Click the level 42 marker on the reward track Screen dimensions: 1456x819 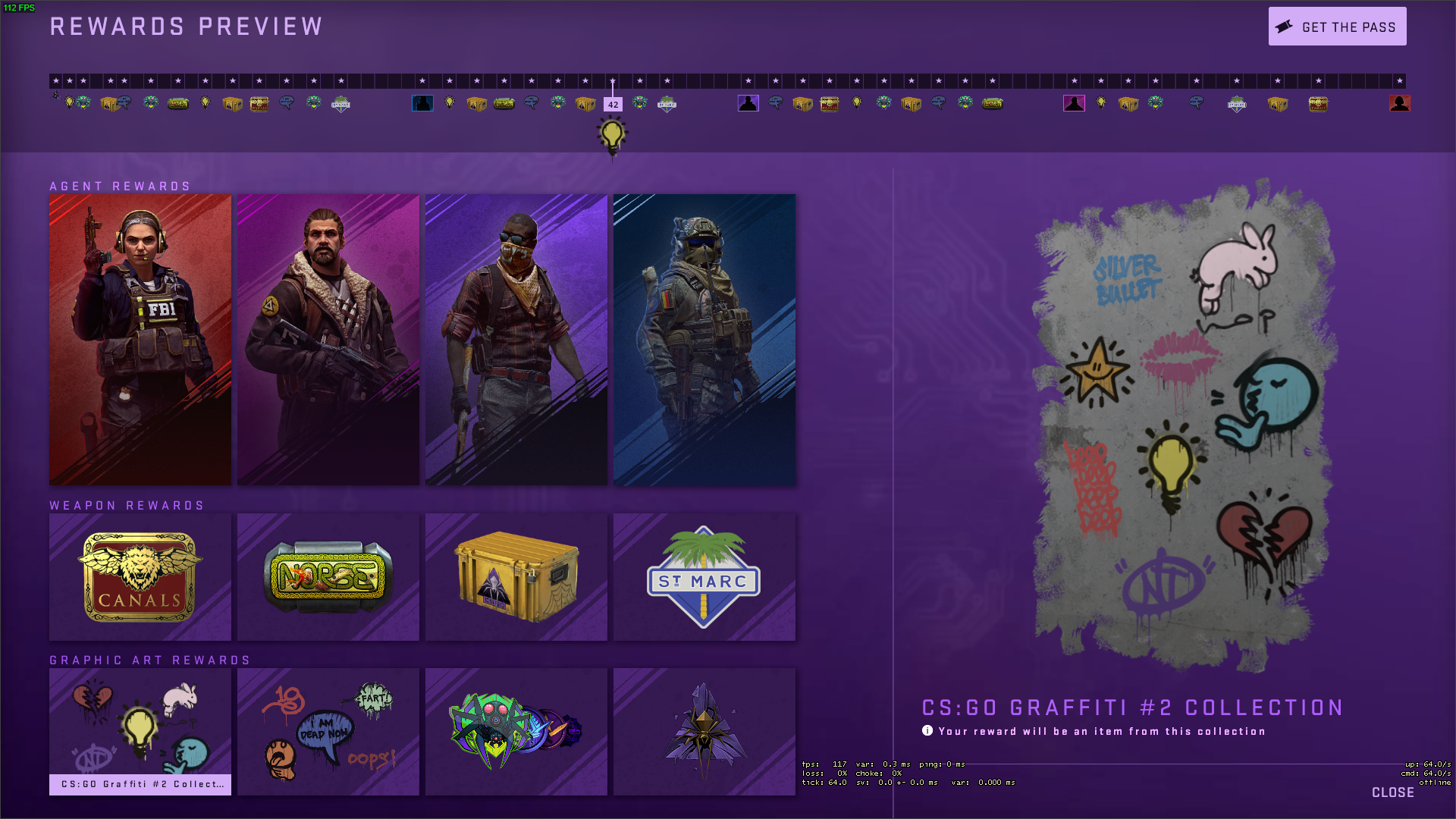pyautogui.click(x=613, y=103)
